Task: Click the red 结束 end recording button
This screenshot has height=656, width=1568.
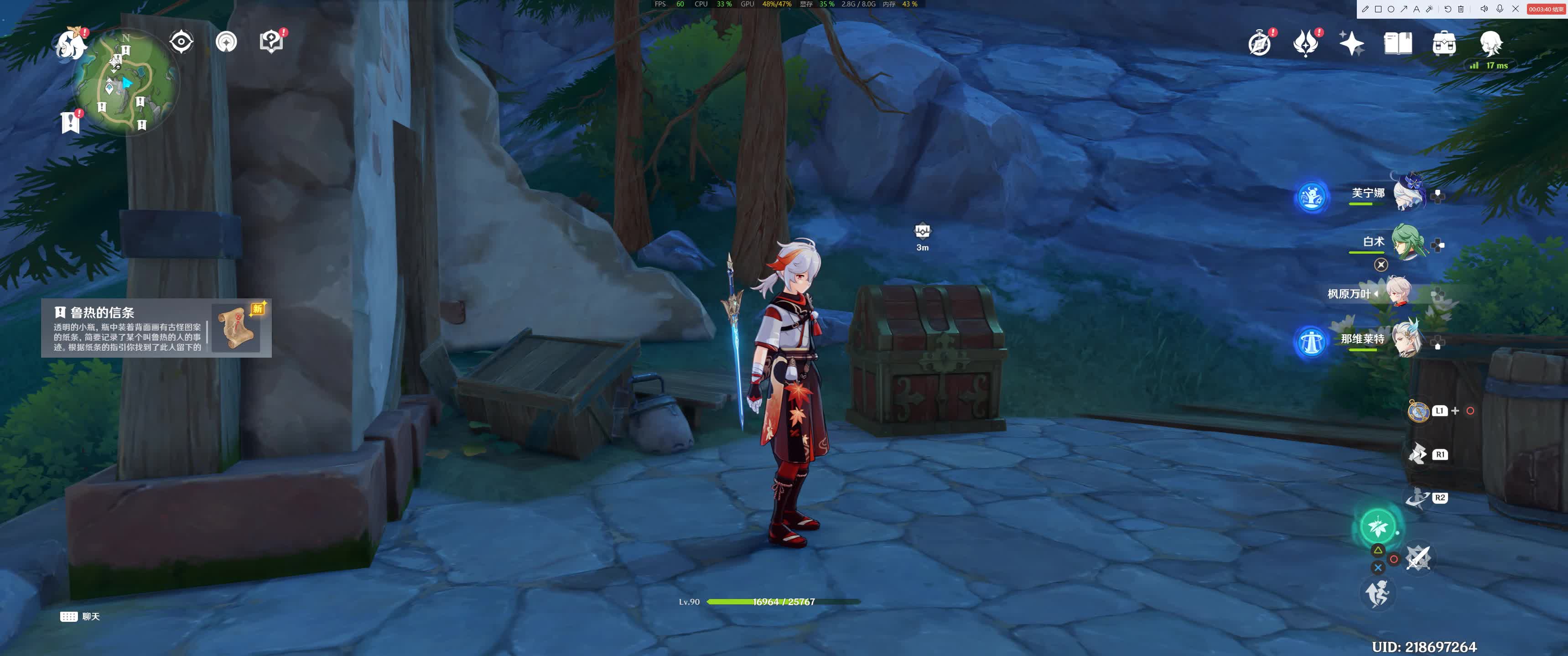Action: [x=1546, y=9]
